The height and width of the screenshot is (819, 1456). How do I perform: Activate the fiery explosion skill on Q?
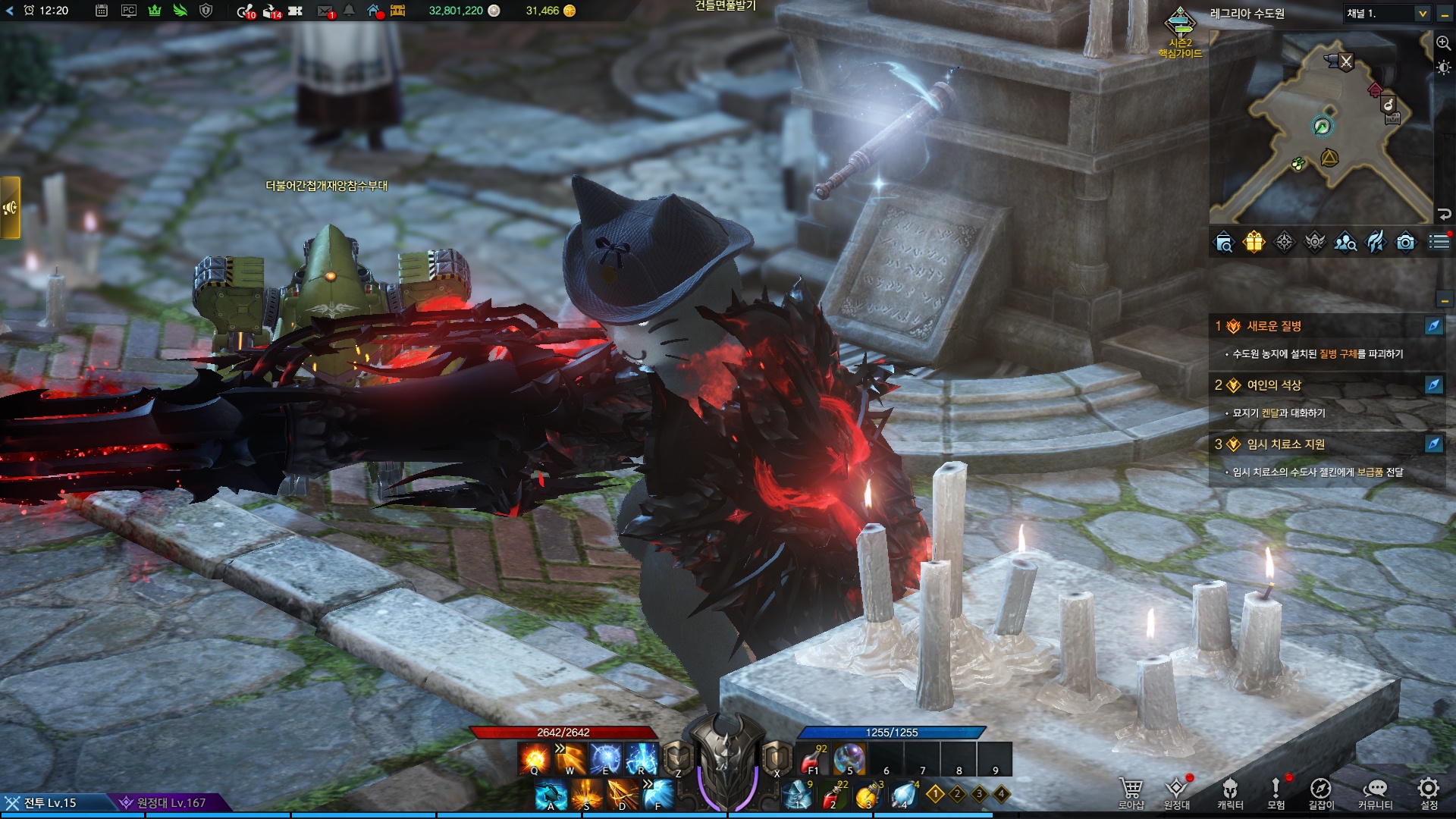534,758
